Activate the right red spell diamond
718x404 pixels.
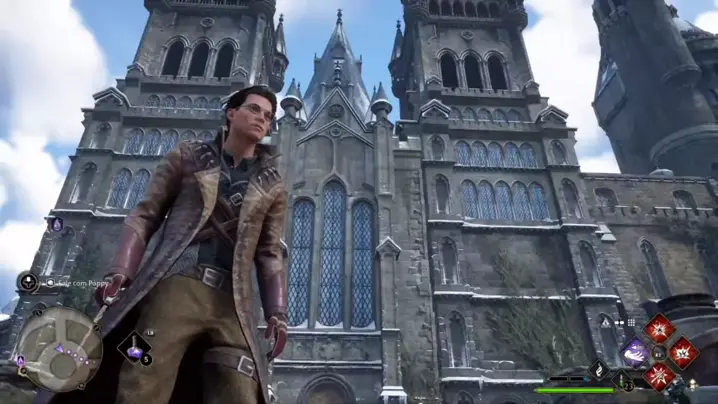click(x=684, y=351)
